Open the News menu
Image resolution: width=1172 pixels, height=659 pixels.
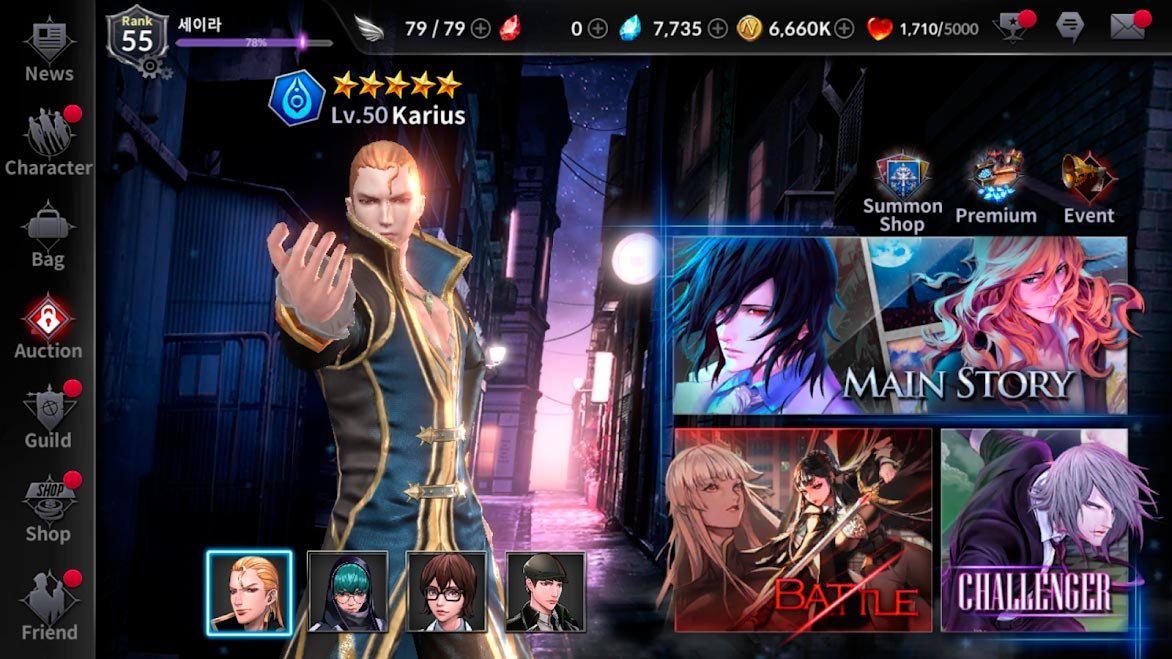point(48,50)
